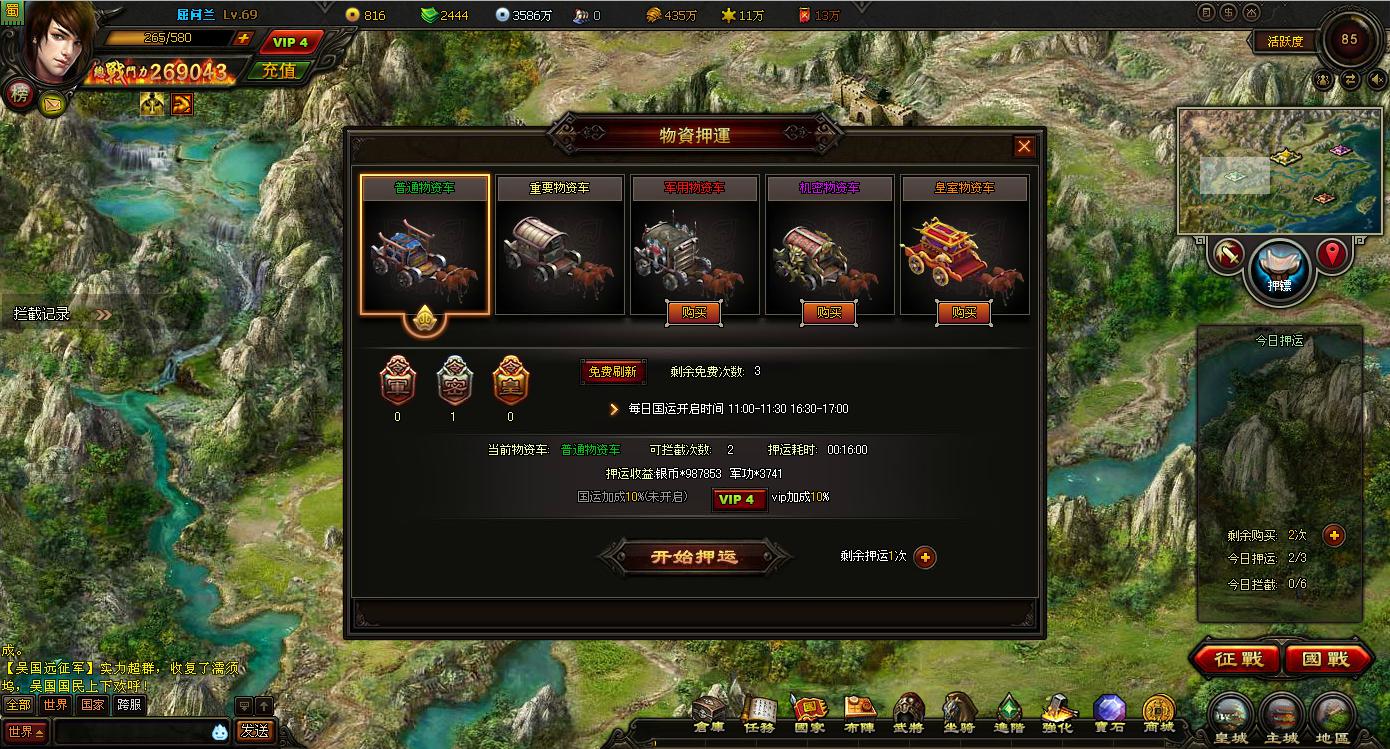
Task: Buy the 军用物资车 cart
Action: (694, 313)
